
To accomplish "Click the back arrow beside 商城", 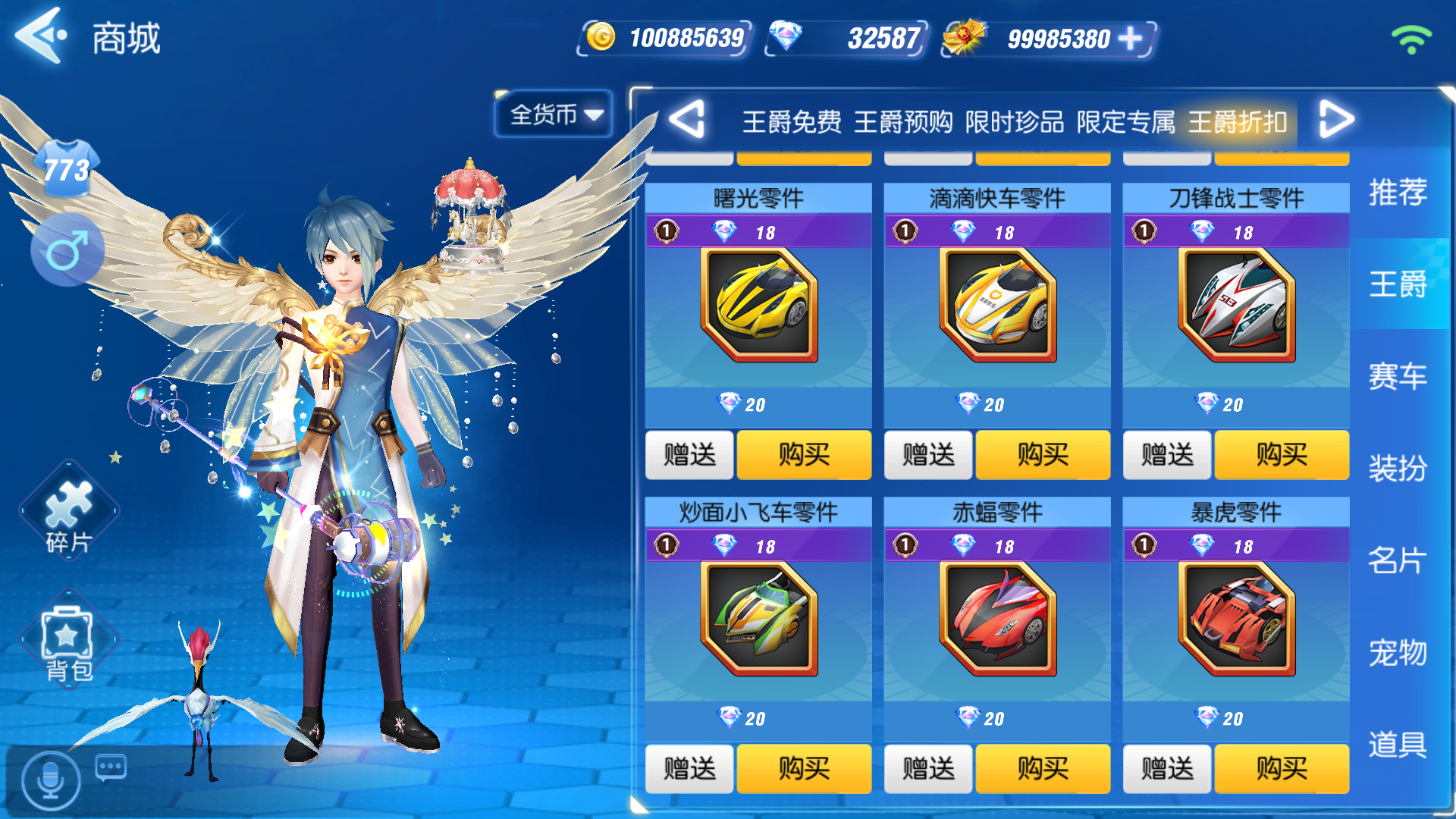I will click(39, 36).
